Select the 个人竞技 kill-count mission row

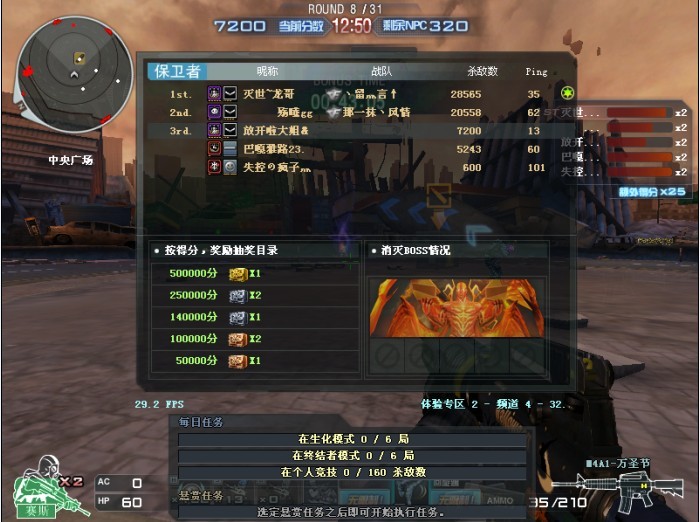click(352, 471)
